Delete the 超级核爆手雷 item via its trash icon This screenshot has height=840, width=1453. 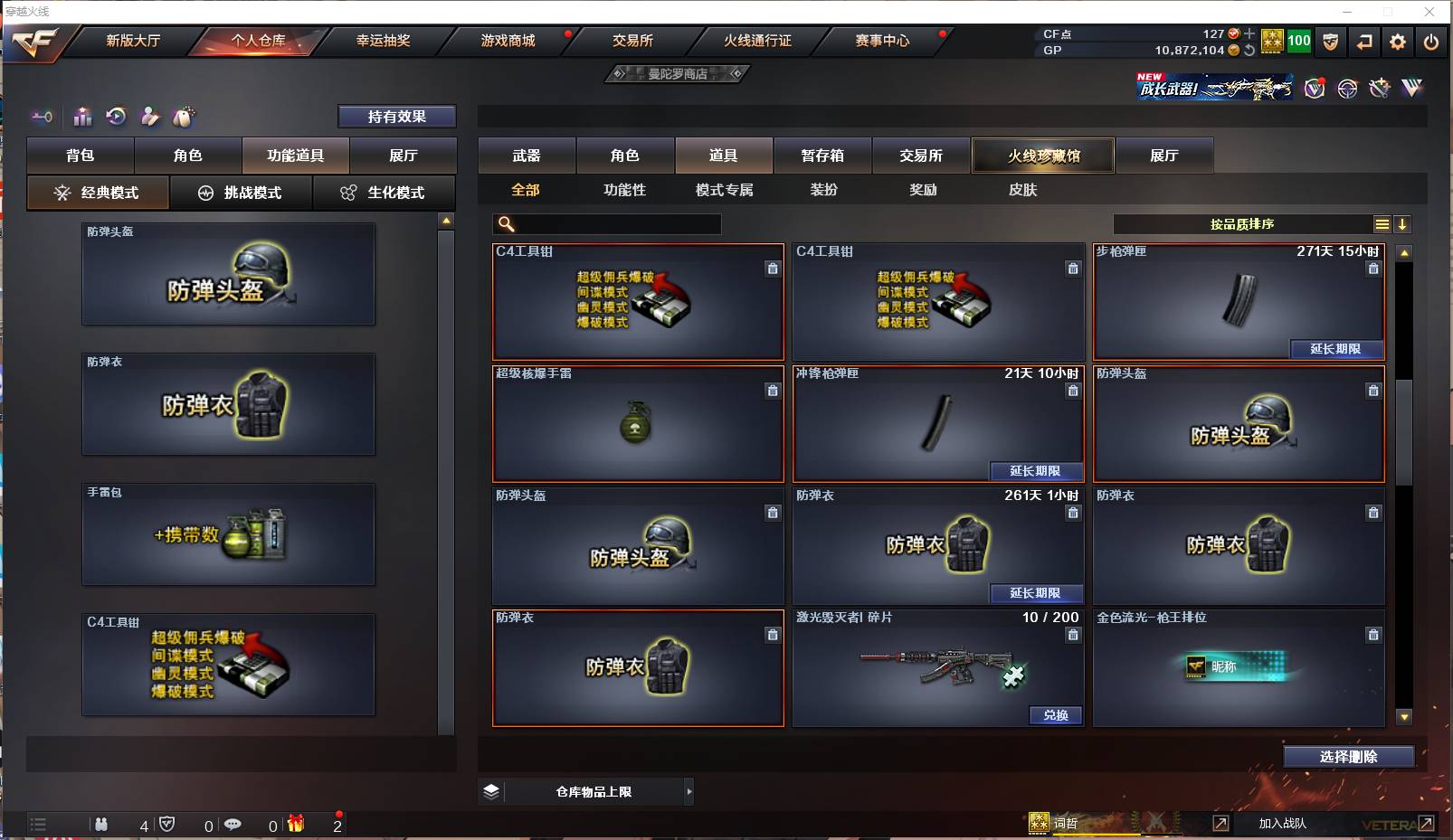773,391
